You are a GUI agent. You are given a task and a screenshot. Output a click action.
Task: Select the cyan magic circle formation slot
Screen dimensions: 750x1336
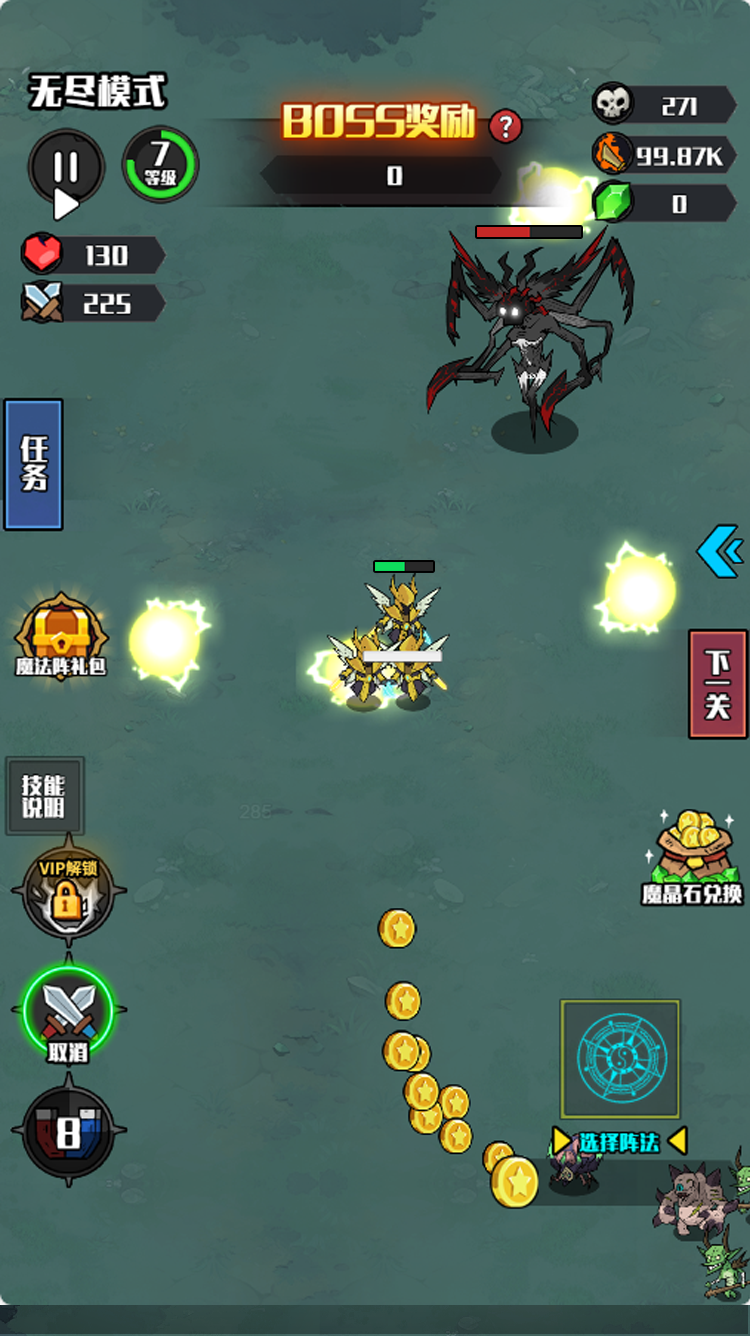(620, 1059)
